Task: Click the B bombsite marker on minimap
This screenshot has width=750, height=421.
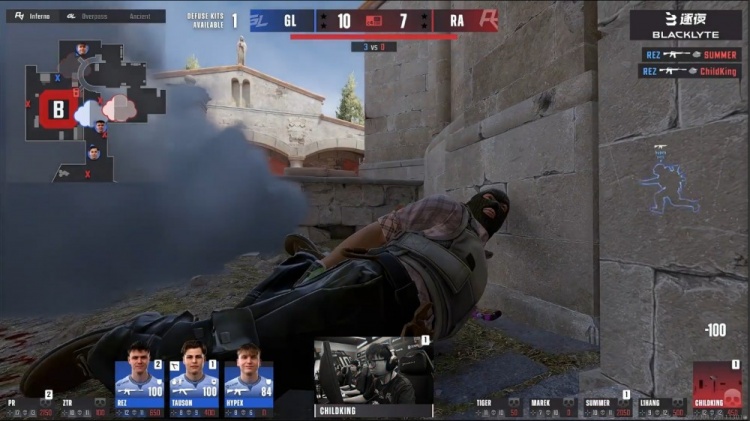Action: pos(58,109)
